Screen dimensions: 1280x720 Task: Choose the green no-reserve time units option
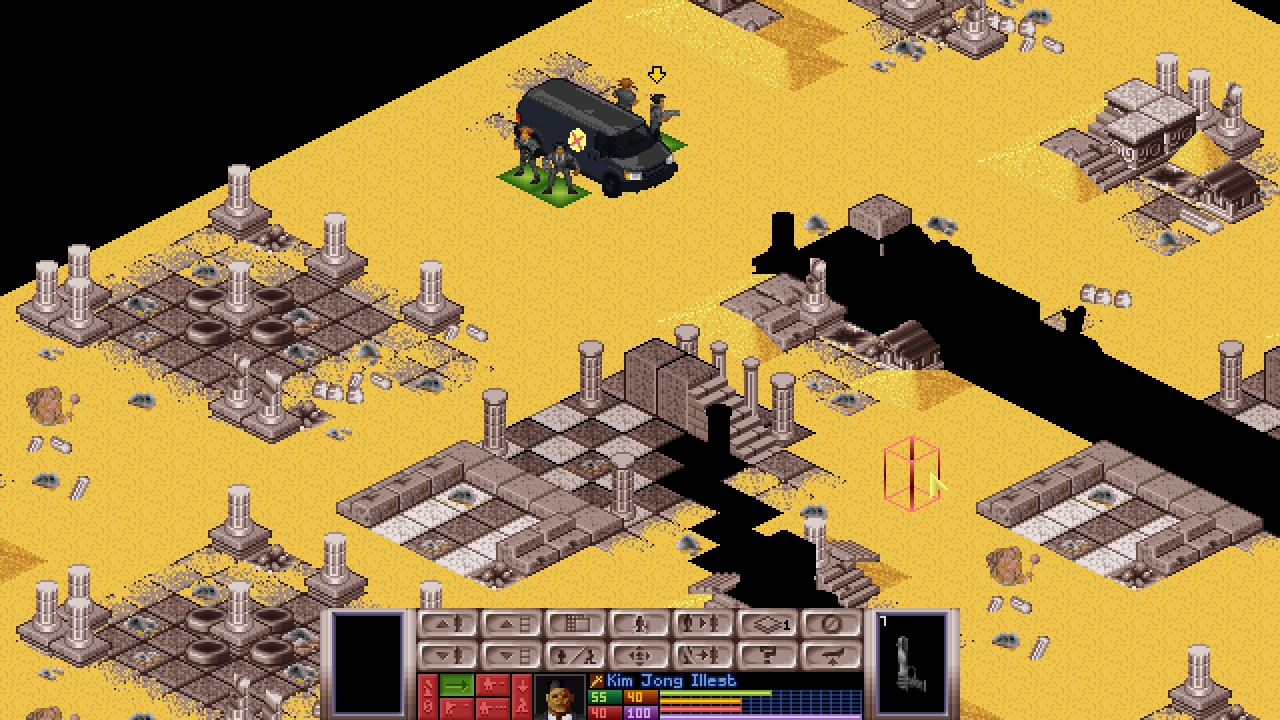click(457, 685)
